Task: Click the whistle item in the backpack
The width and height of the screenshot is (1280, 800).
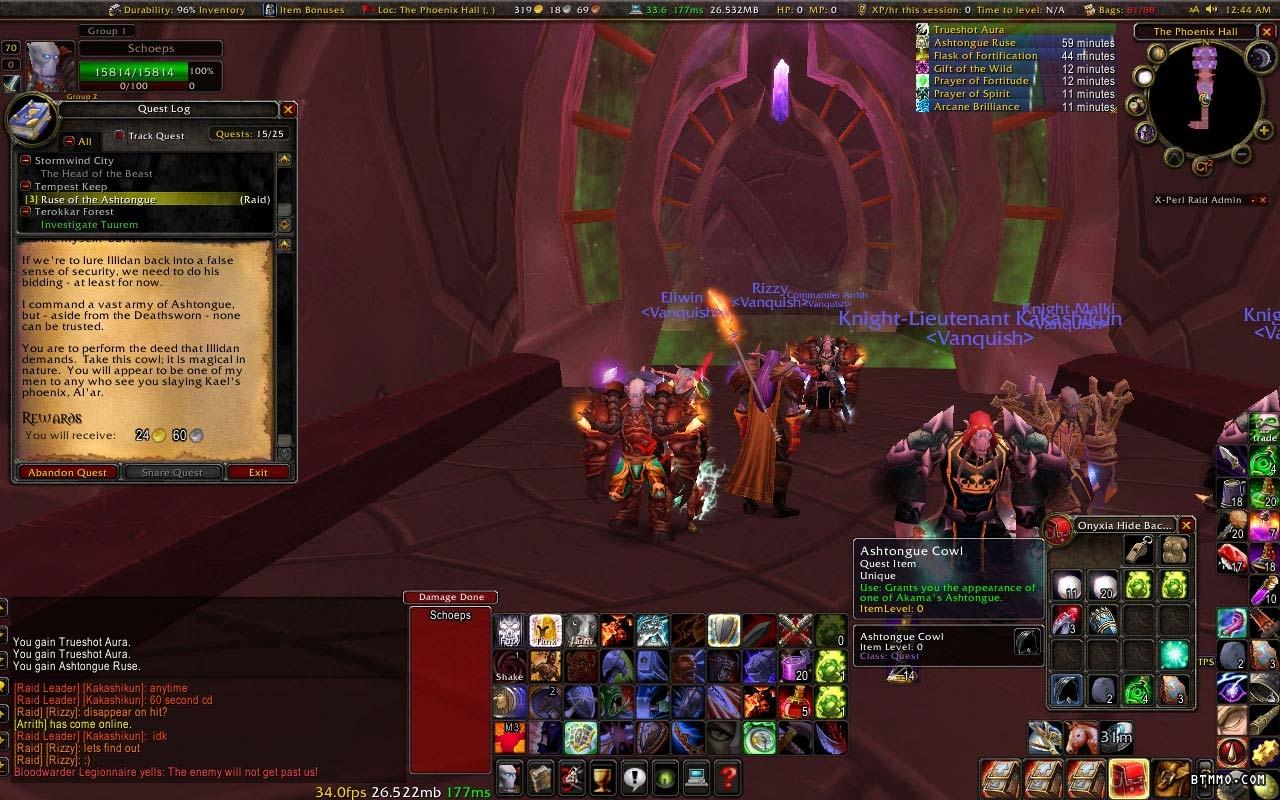Action: click(1137, 549)
